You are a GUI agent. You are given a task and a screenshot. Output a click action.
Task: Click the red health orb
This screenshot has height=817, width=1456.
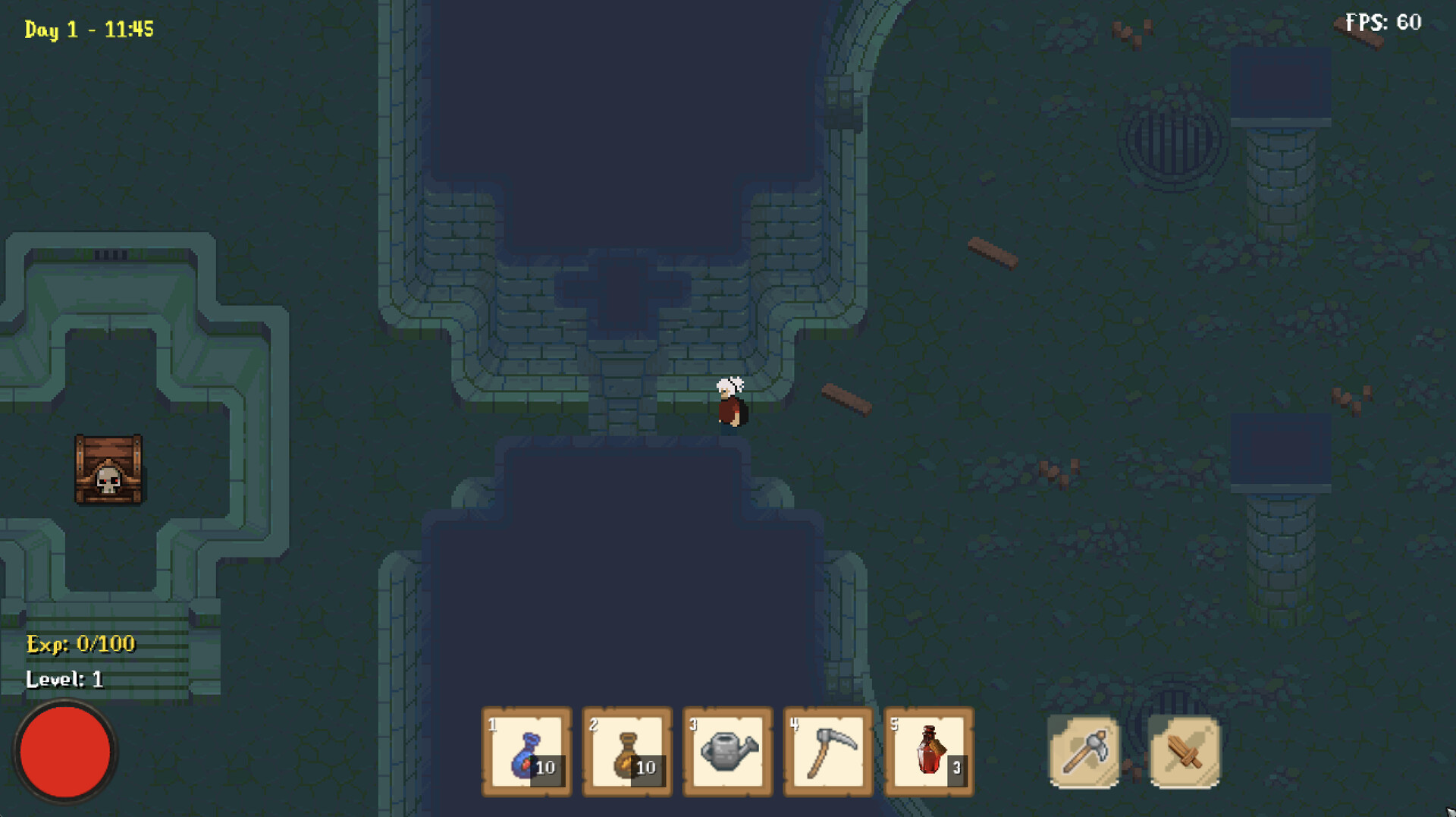[x=65, y=751]
